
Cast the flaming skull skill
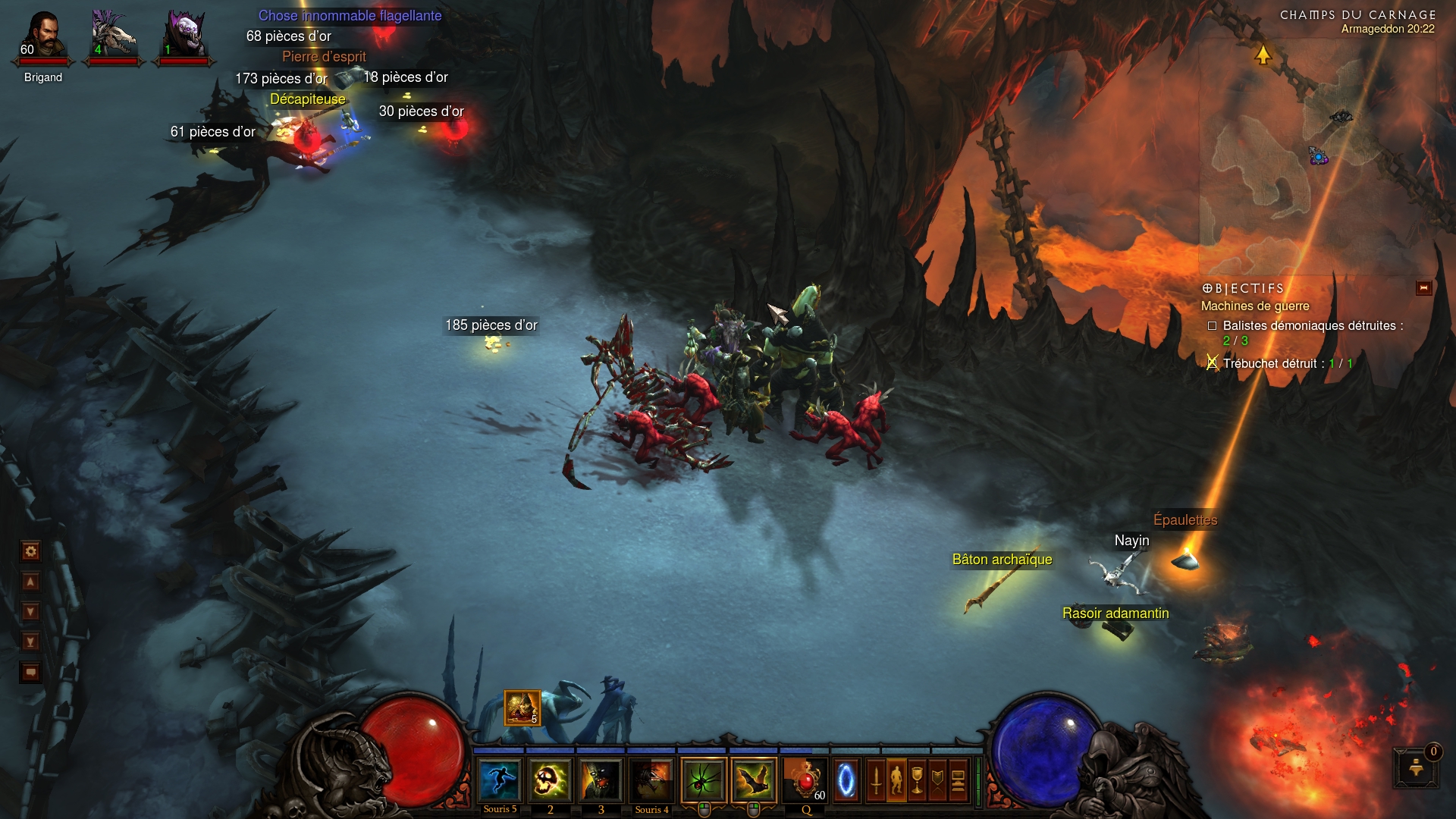point(550,780)
